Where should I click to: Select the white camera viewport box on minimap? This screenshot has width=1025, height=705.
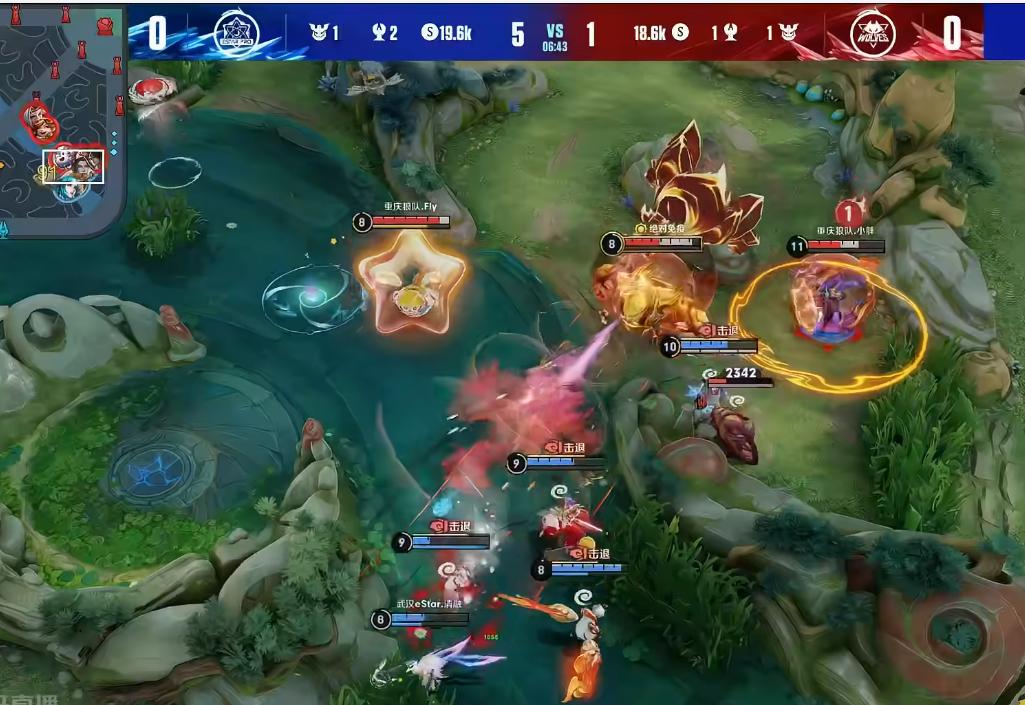coord(73,166)
